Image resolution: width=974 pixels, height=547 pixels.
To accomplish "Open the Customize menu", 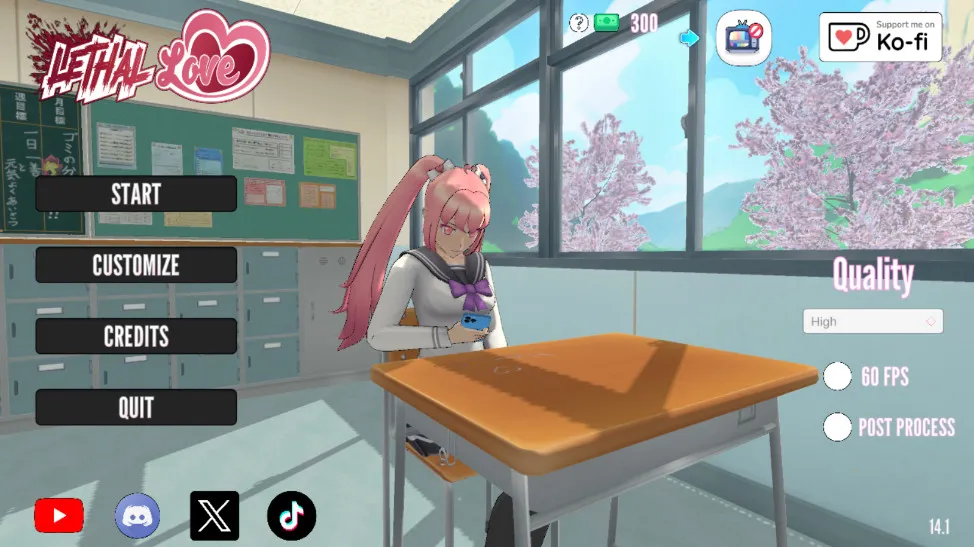I will pyautogui.click(x=136, y=265).
